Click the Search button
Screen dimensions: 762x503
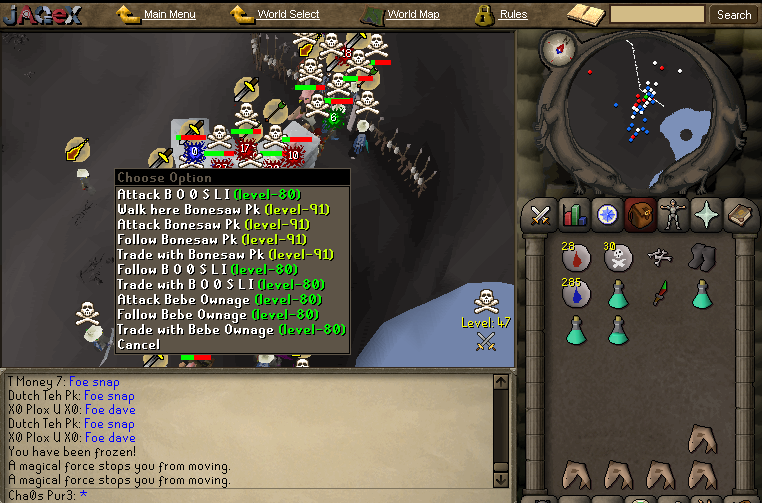click(734, 15)
